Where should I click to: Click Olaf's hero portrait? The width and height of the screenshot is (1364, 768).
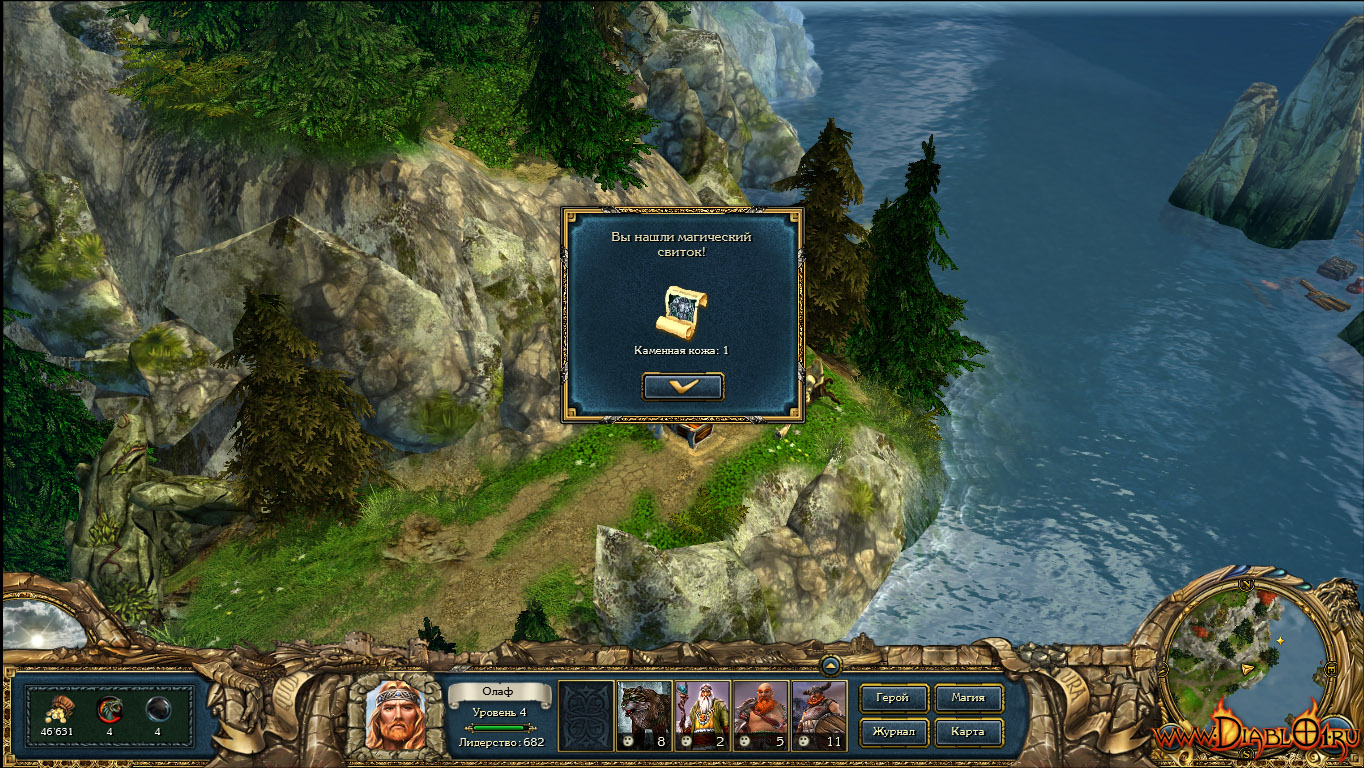point(395,715)
